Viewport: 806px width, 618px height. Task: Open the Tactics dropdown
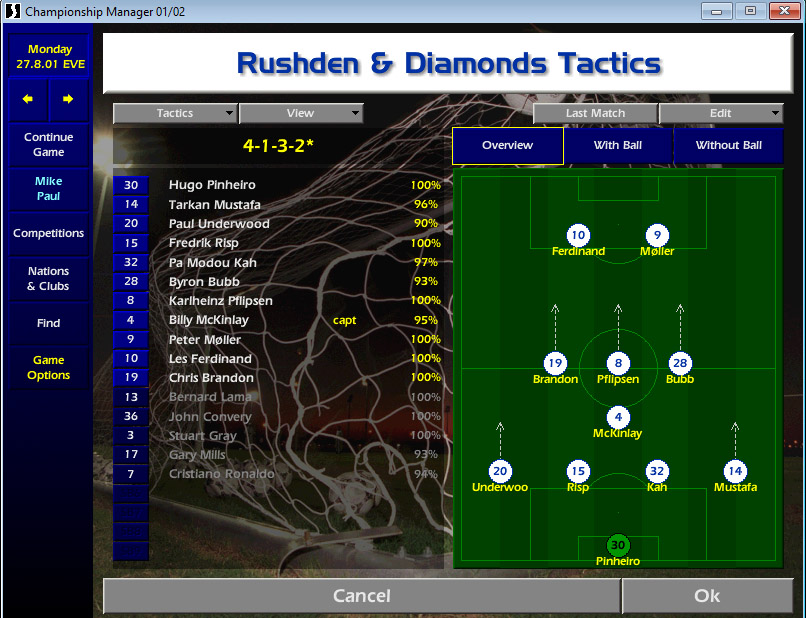tap(175, 114)
